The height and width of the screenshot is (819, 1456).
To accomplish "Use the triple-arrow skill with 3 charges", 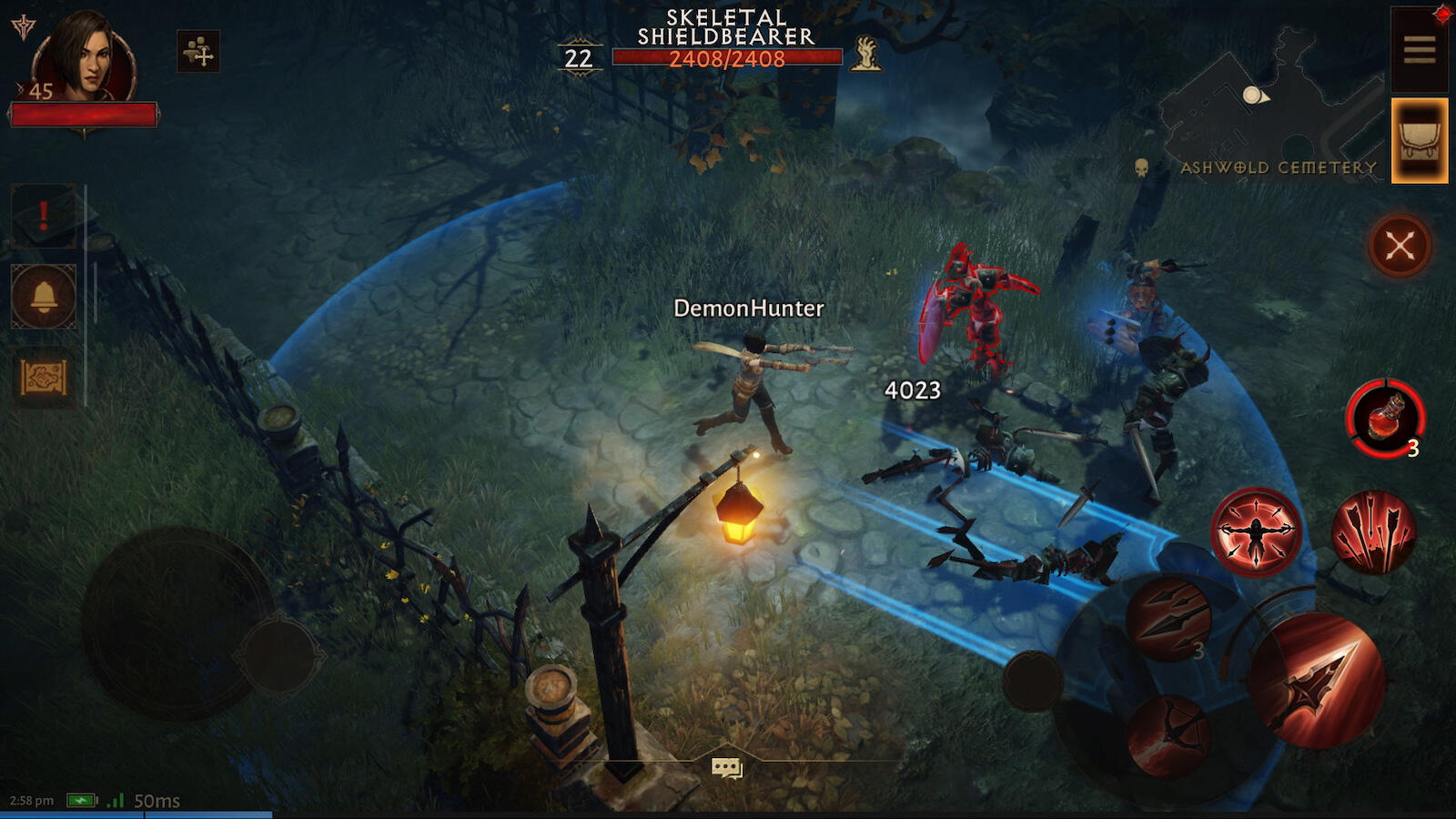I will click(1169, 619).
